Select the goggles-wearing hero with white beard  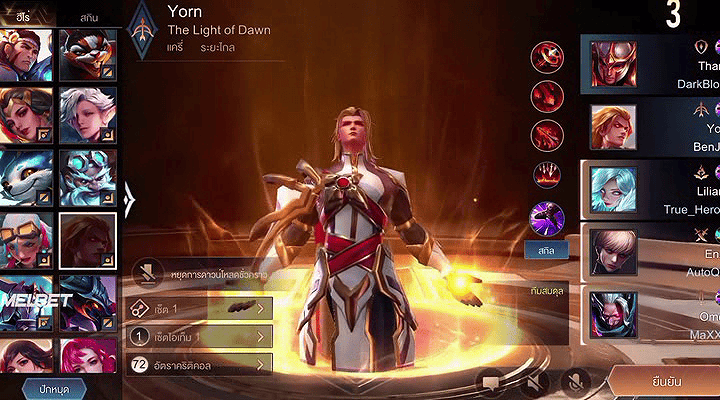click(x=88, y=177)
